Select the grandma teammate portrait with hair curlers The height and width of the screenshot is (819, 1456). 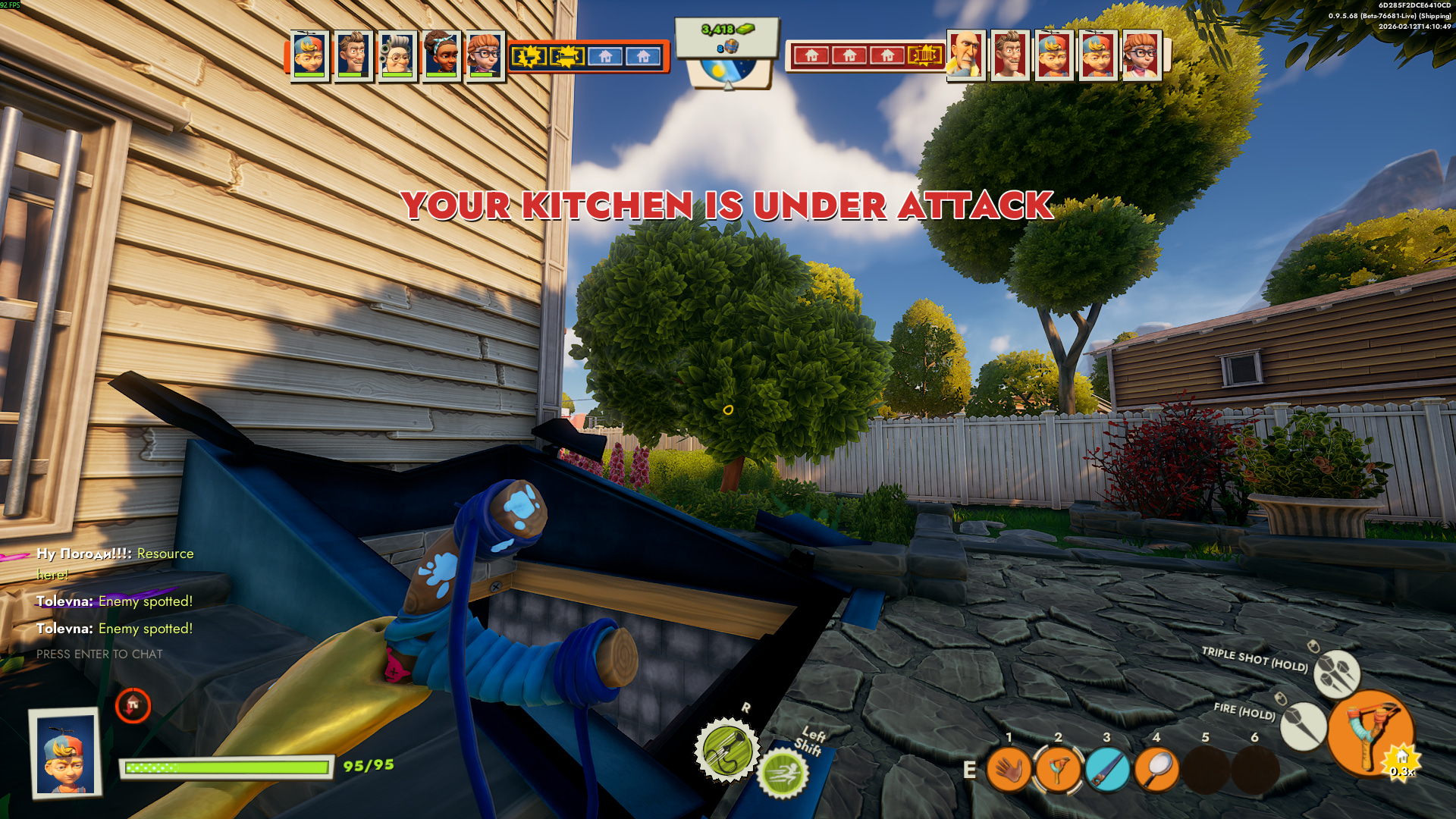[397, 55]
